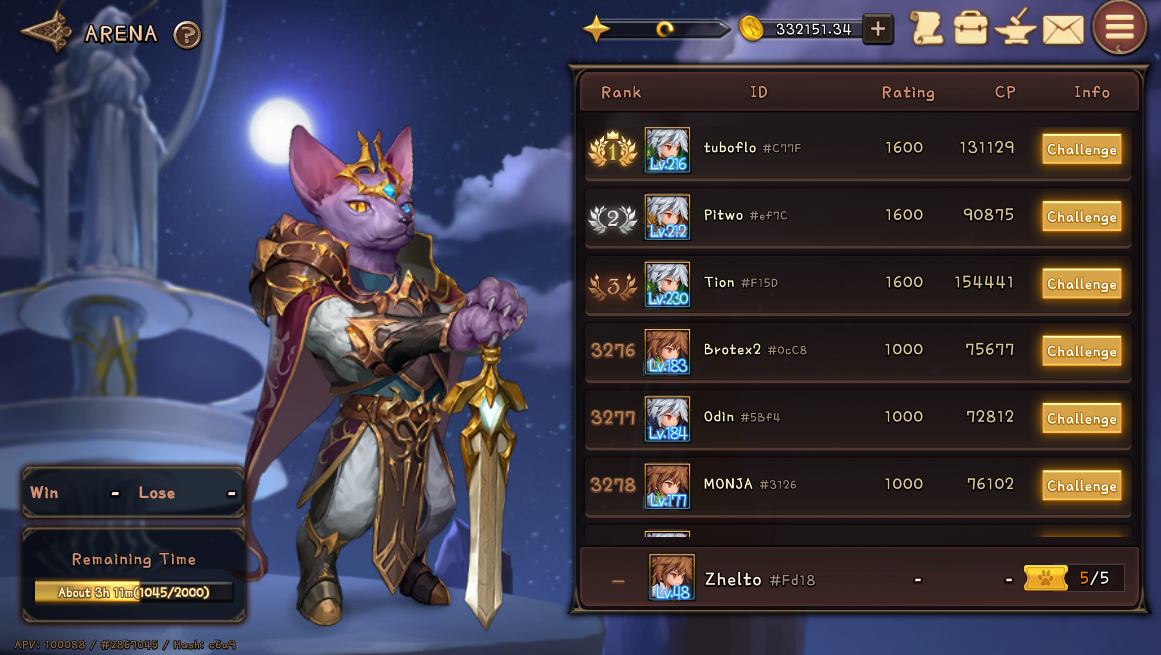The height and width of the screenshot is (655, 1161).
Task: Challenge tuboflo in the arena
Action: click(x=1081, y=150)
